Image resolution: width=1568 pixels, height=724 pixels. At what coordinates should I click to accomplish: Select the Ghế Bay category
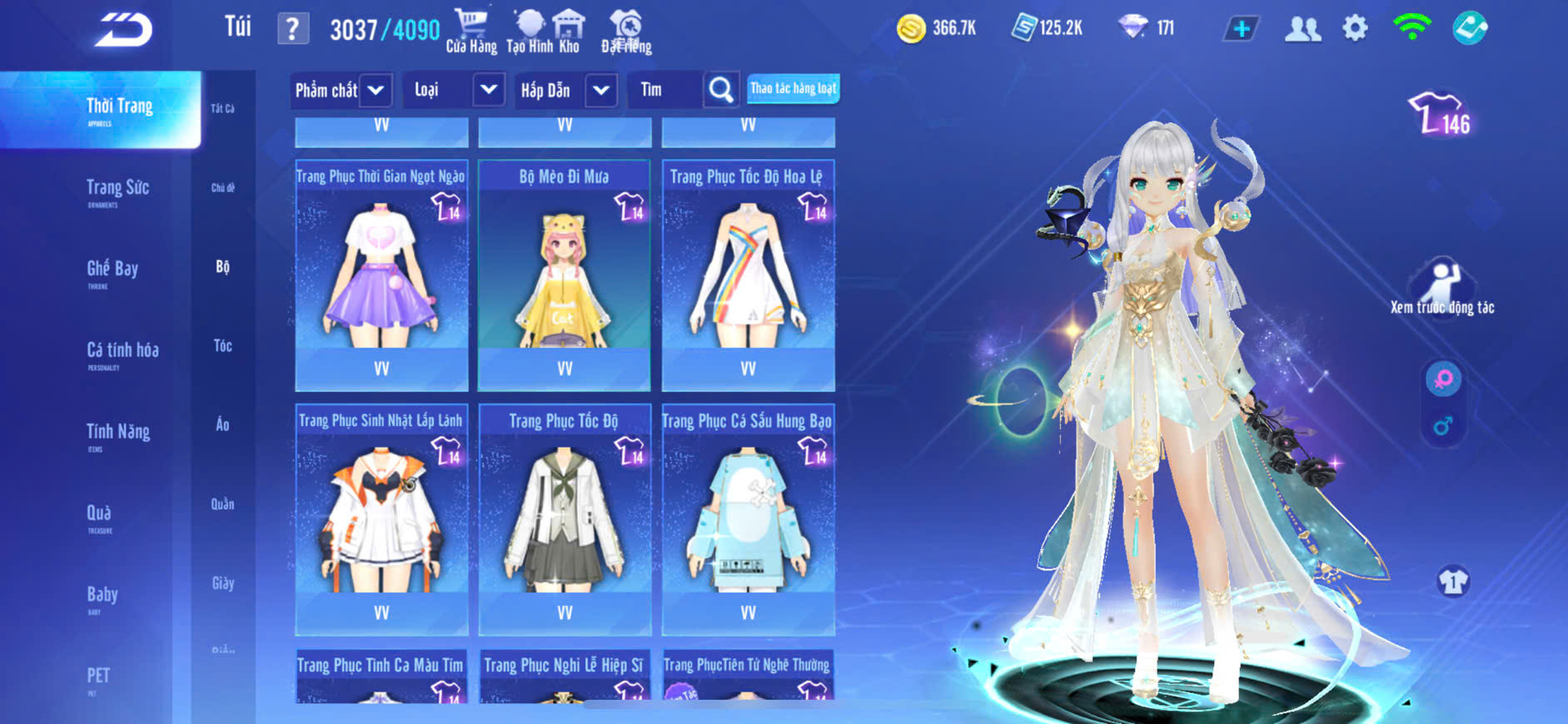point(112,270)
